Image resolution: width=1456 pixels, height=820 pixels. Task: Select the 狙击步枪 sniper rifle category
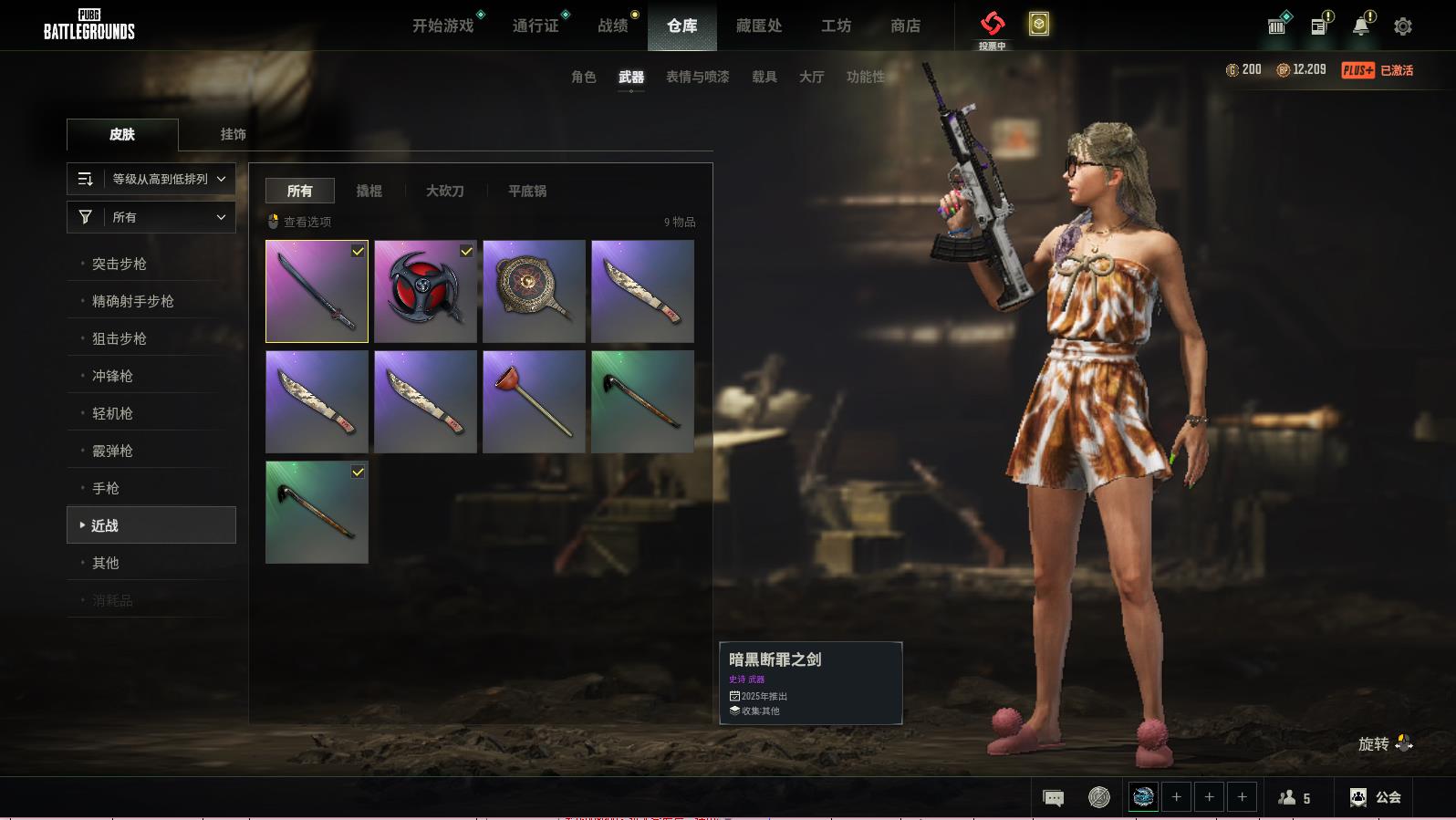(x=120, y=338)
